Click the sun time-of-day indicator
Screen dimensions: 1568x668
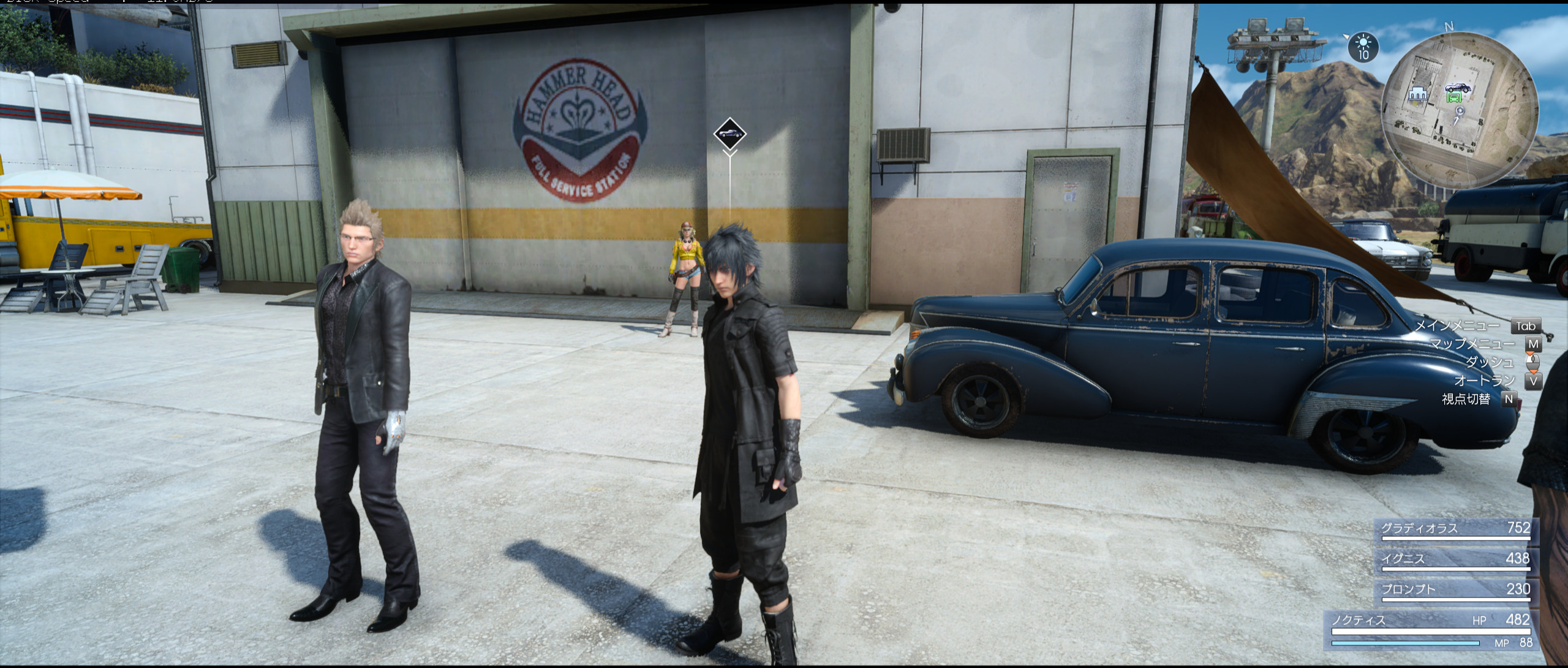1363,47
